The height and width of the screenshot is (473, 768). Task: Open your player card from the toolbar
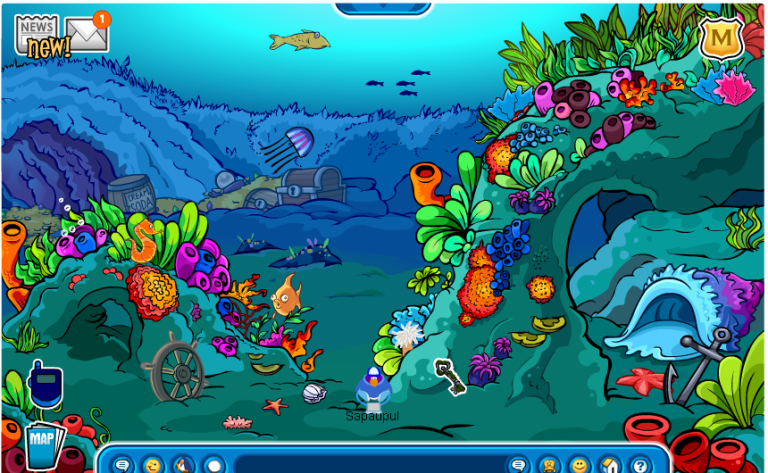(549, 465)
